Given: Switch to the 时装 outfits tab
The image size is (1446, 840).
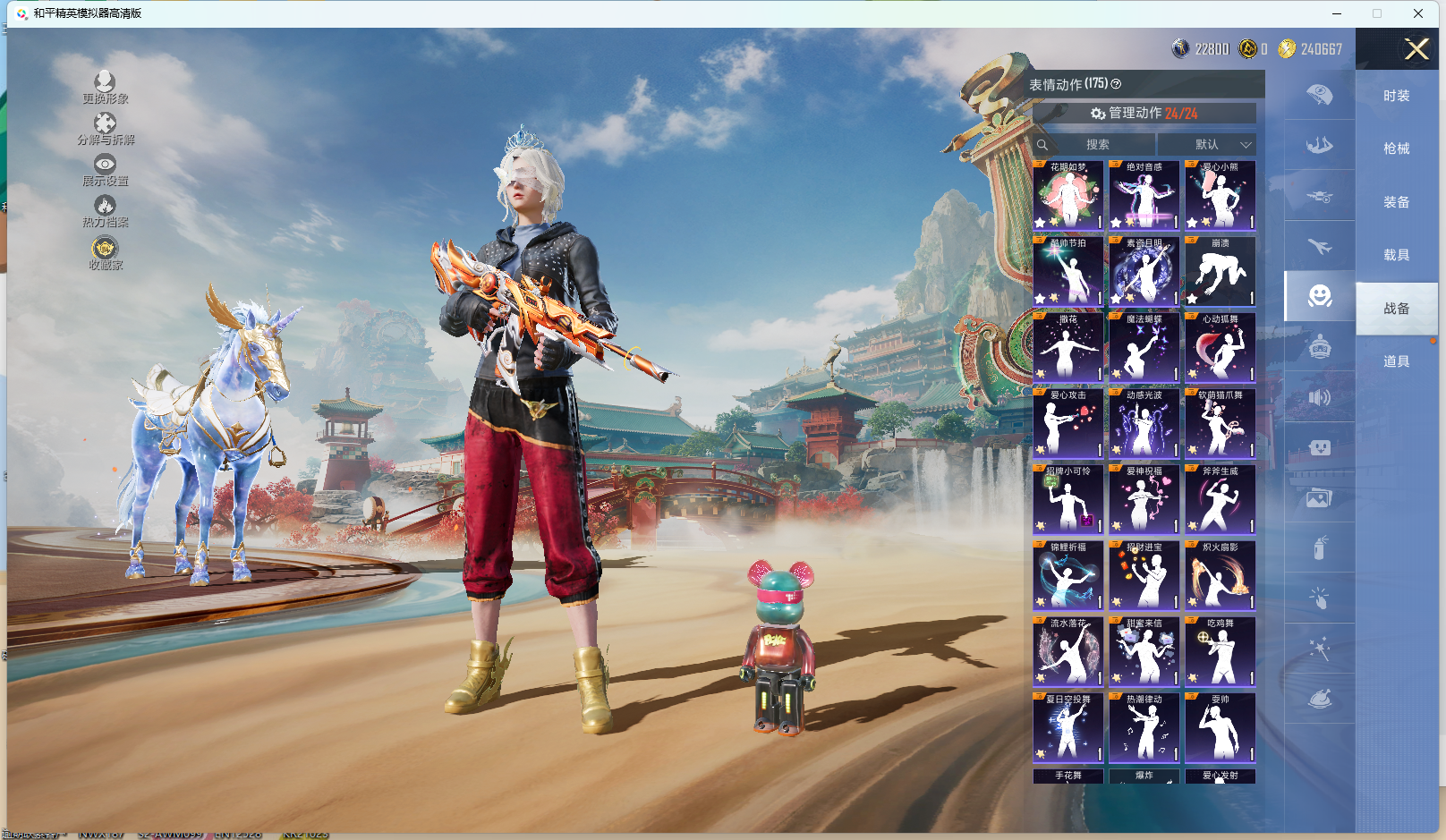Looking at the screenshot, I should (x=1396, y=96).
